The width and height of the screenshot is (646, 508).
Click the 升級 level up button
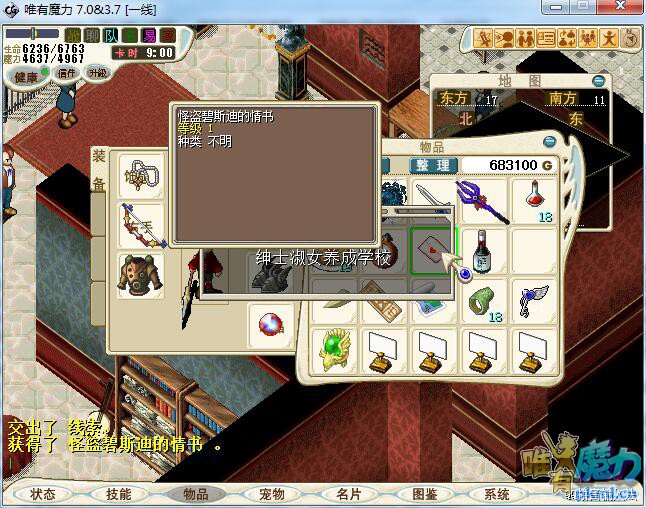click(x=98, y=72)
